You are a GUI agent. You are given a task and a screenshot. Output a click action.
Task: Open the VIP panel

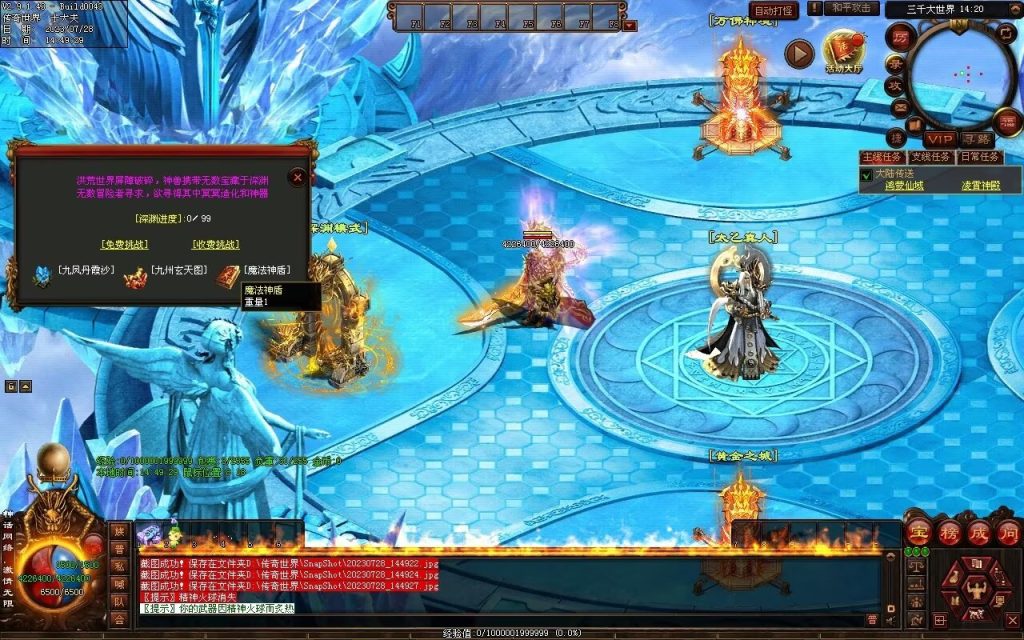(x=938, y=138)
